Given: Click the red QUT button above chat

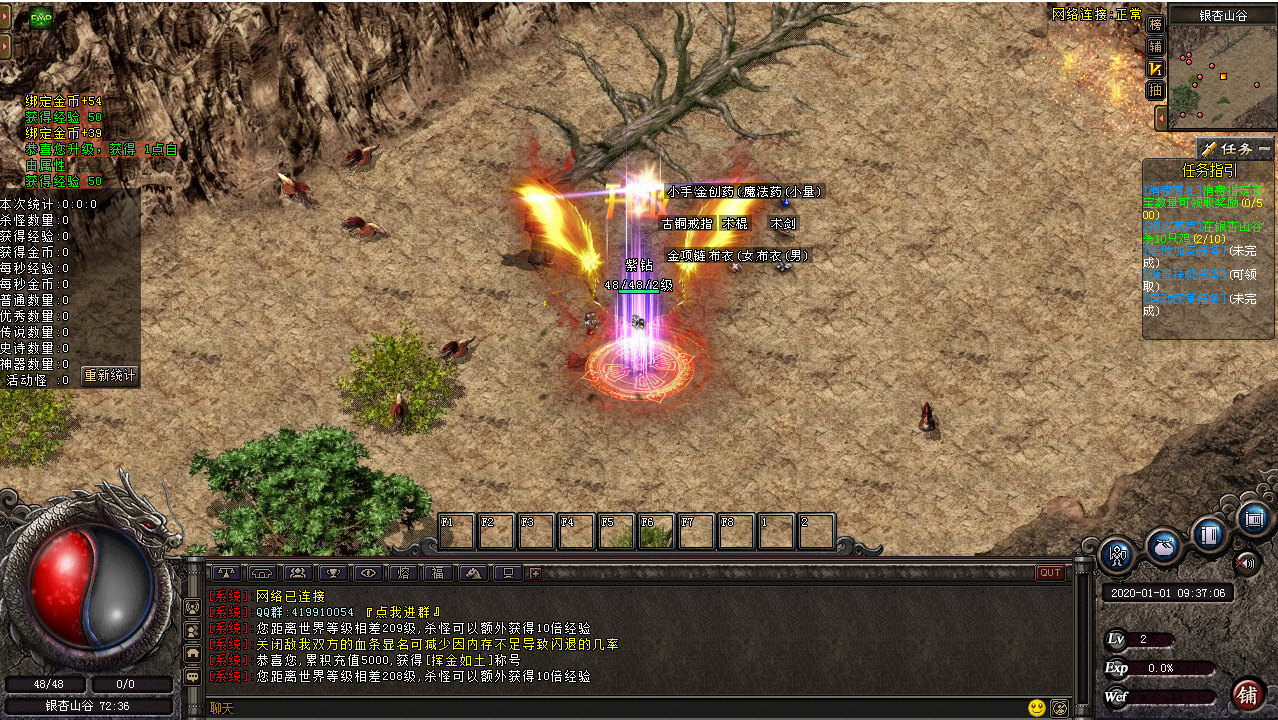Looking at the screenshot, I should click(x=1050, y=573).
